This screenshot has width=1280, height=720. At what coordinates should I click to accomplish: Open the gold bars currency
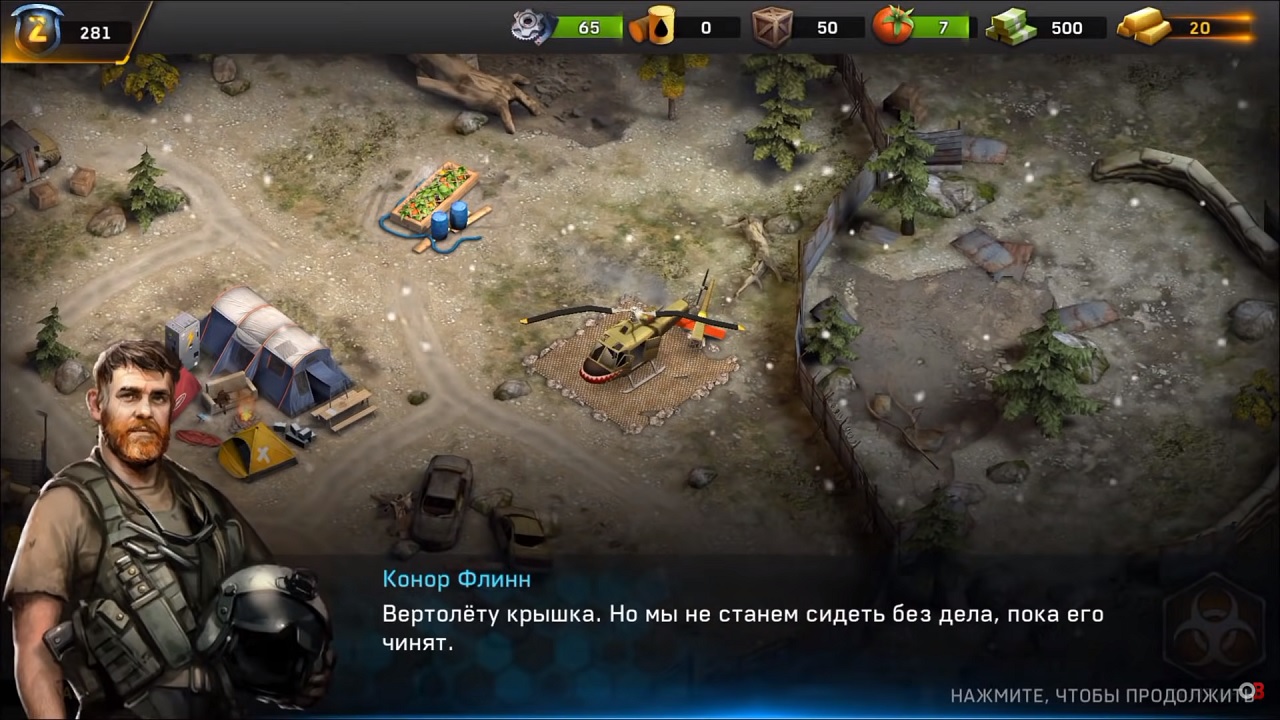[1144, 27]
